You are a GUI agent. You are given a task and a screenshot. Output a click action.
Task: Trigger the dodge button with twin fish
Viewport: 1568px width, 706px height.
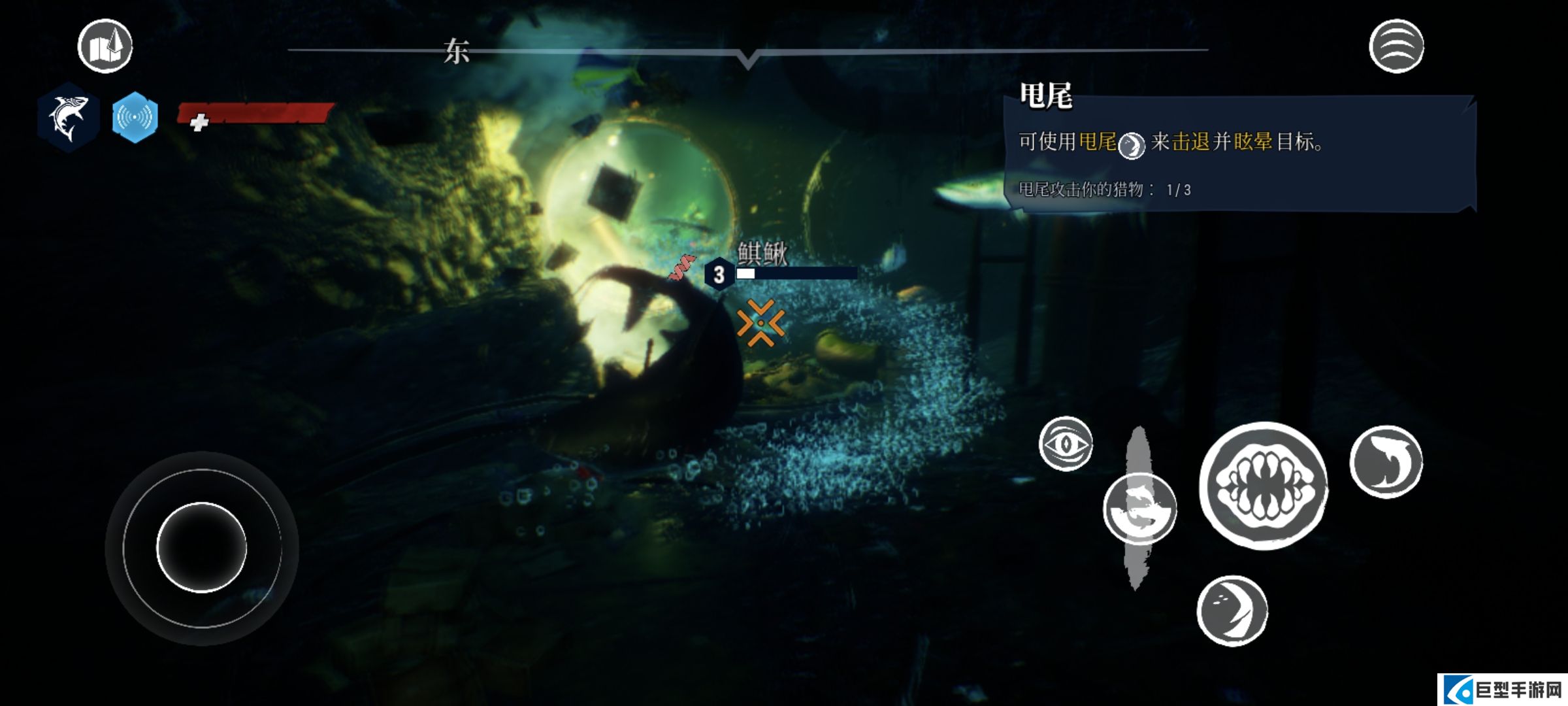1140,509
